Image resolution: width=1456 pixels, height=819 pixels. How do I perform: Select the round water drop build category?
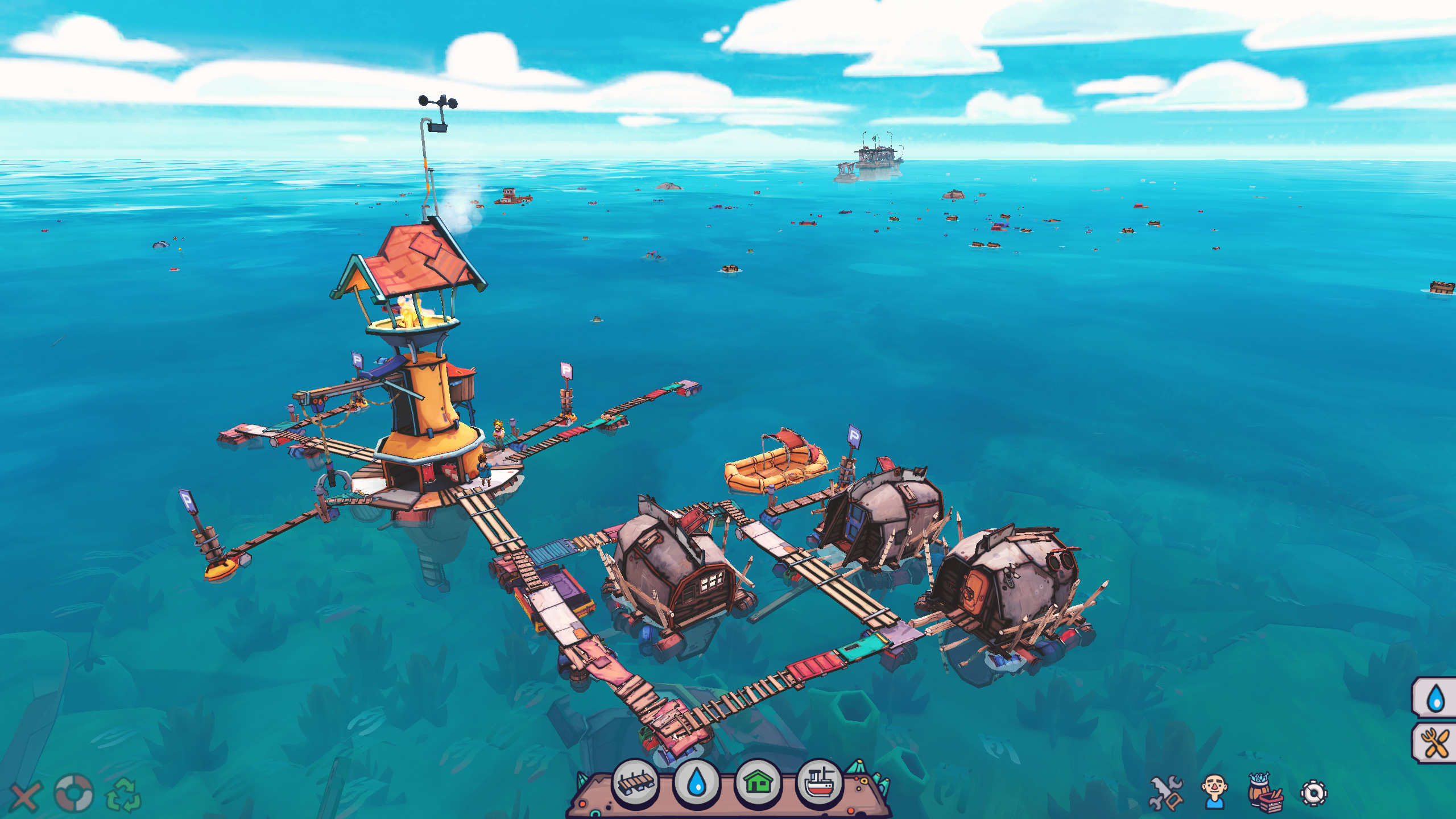pyautogui.click(x=697, y=784)
